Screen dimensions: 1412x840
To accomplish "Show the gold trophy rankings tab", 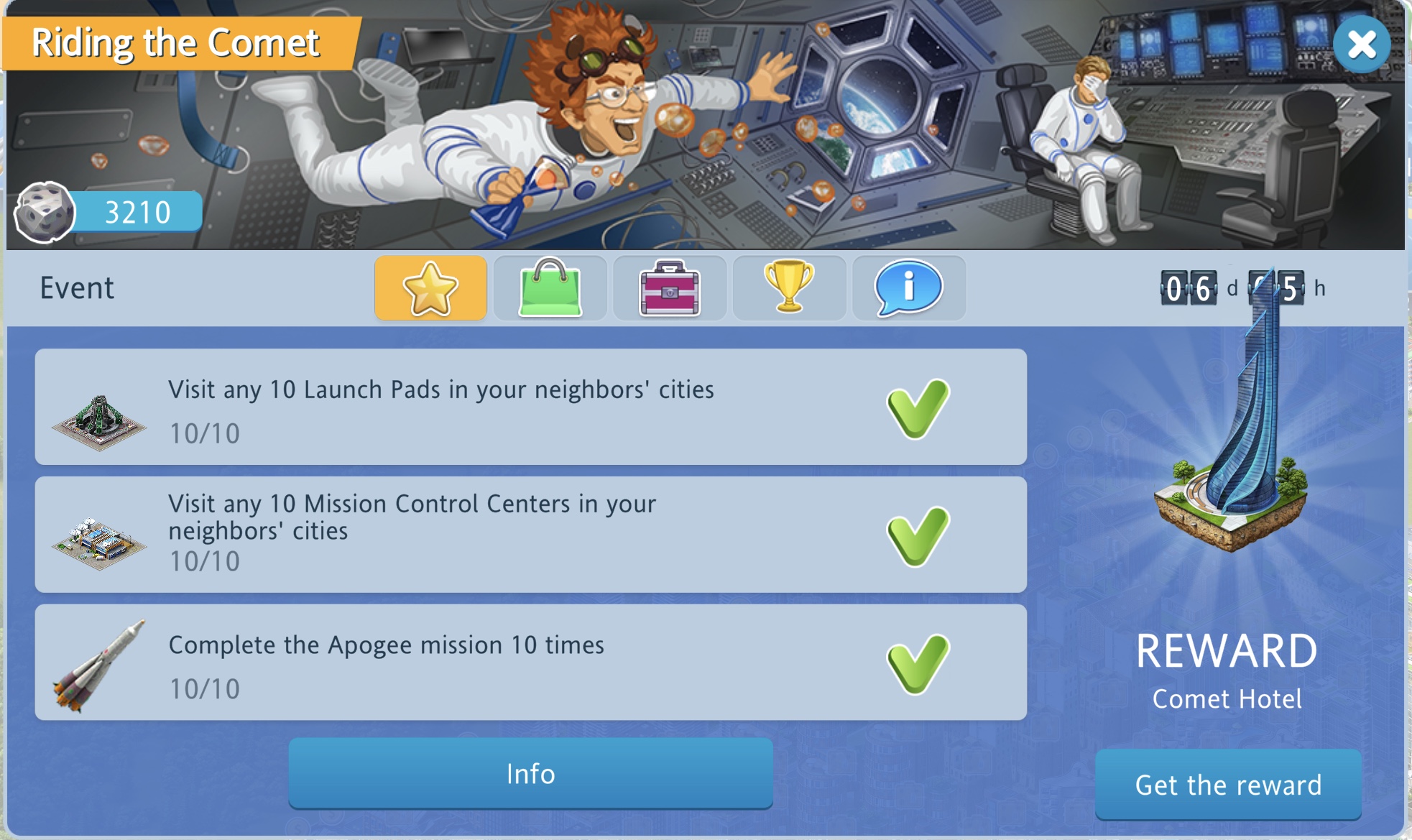I will point(789,288).
